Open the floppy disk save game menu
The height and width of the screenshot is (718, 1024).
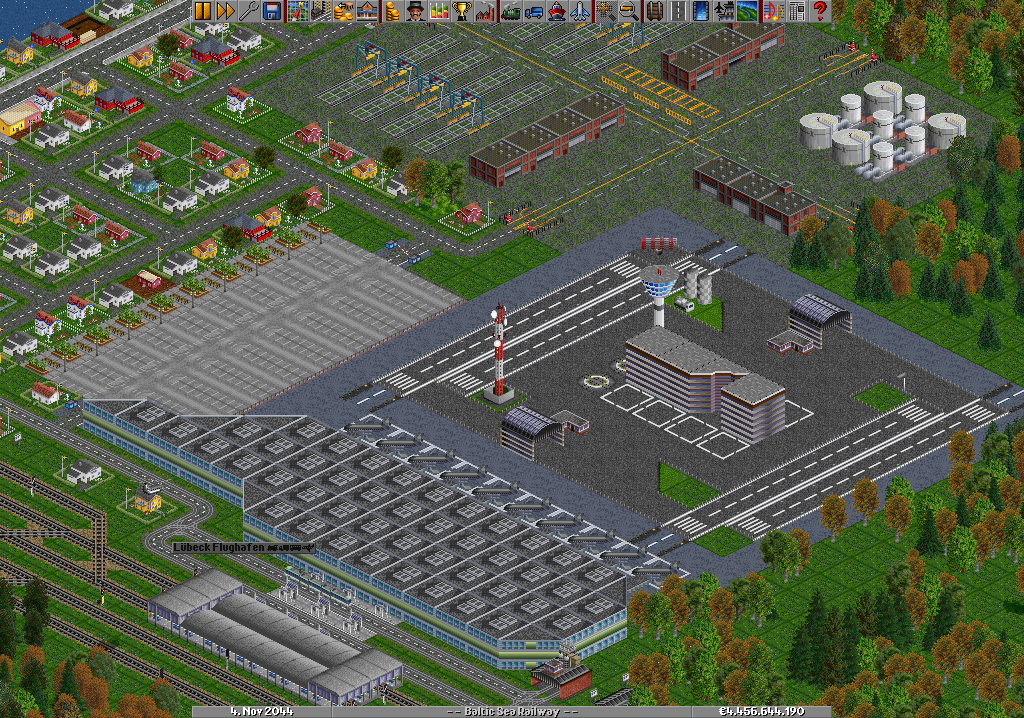coord(270,11)
